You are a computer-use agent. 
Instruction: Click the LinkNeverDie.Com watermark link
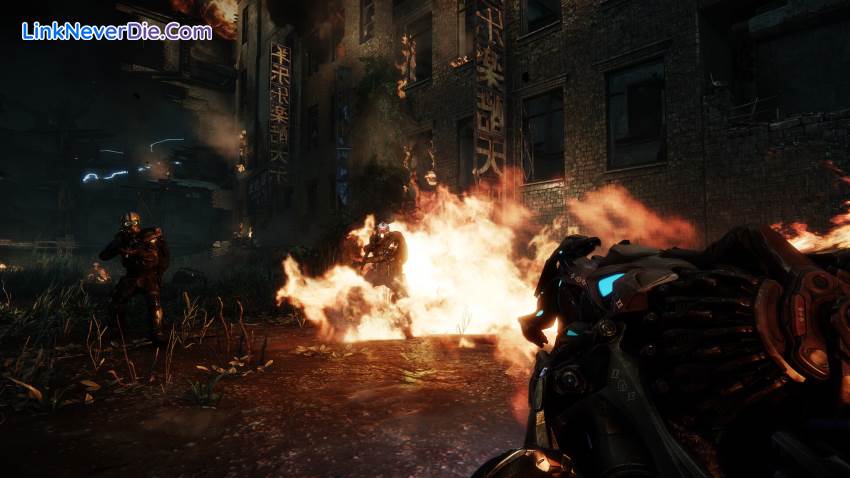116,31
